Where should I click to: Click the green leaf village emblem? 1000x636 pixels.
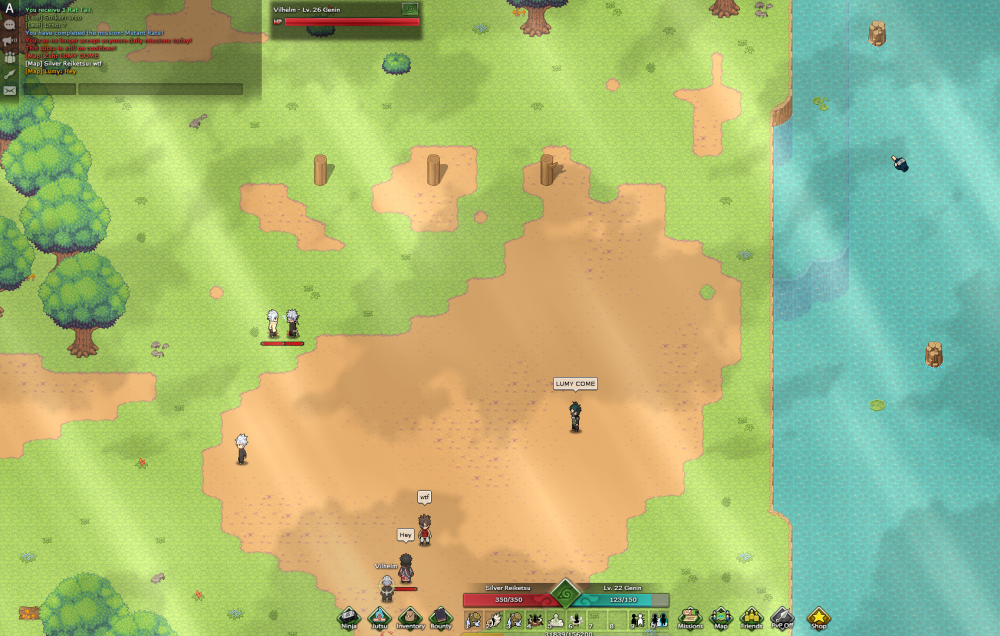pos(565,595)
